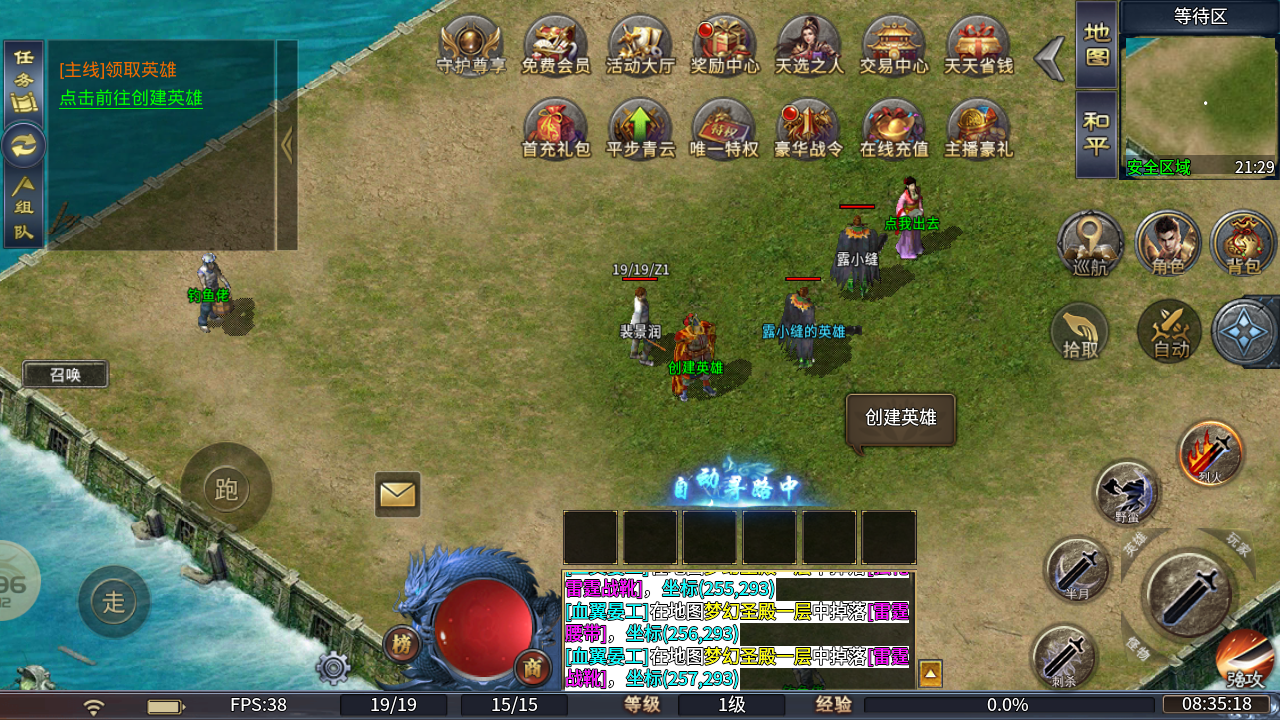
Task: Click the 点击前往创建英雄 quest link
Action: tap(131, 98)
